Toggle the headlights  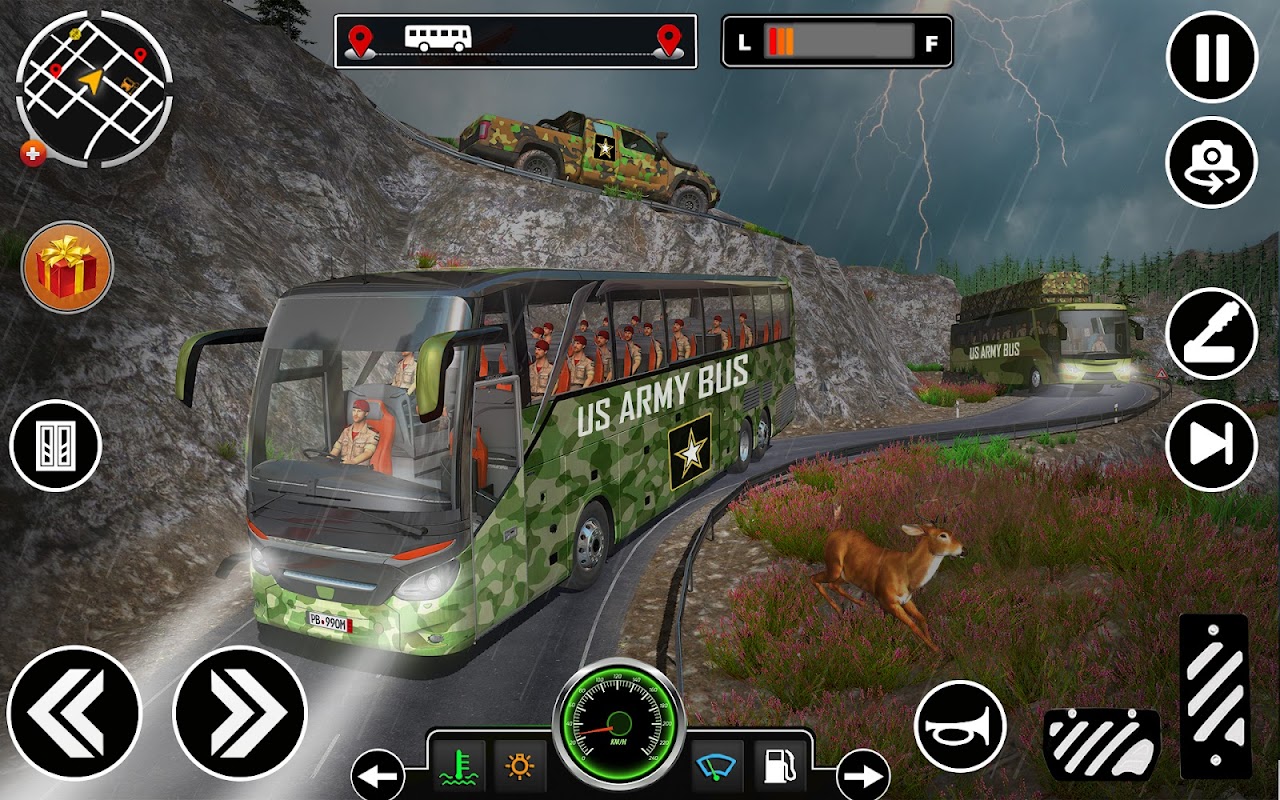click(x=520, y=767)
